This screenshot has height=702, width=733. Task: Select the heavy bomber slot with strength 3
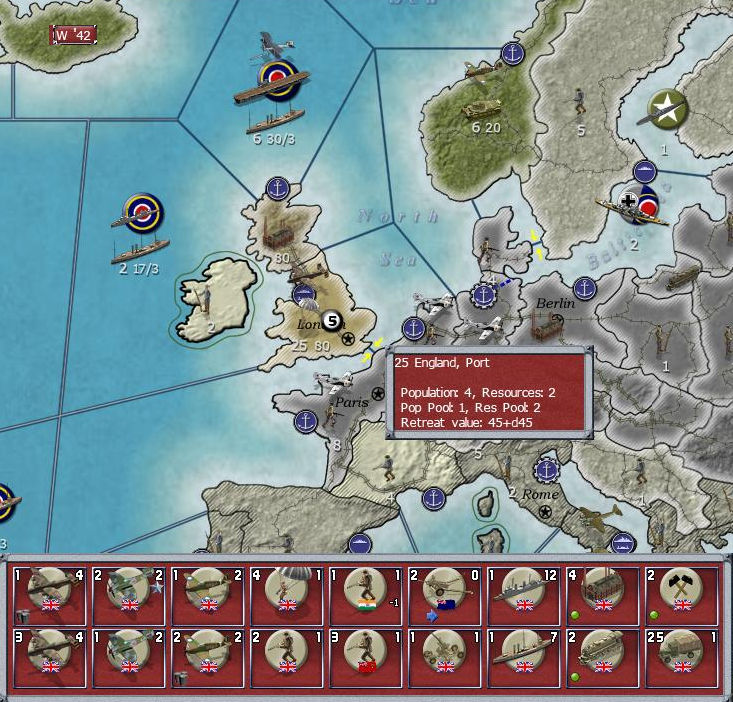click(49, 657)
